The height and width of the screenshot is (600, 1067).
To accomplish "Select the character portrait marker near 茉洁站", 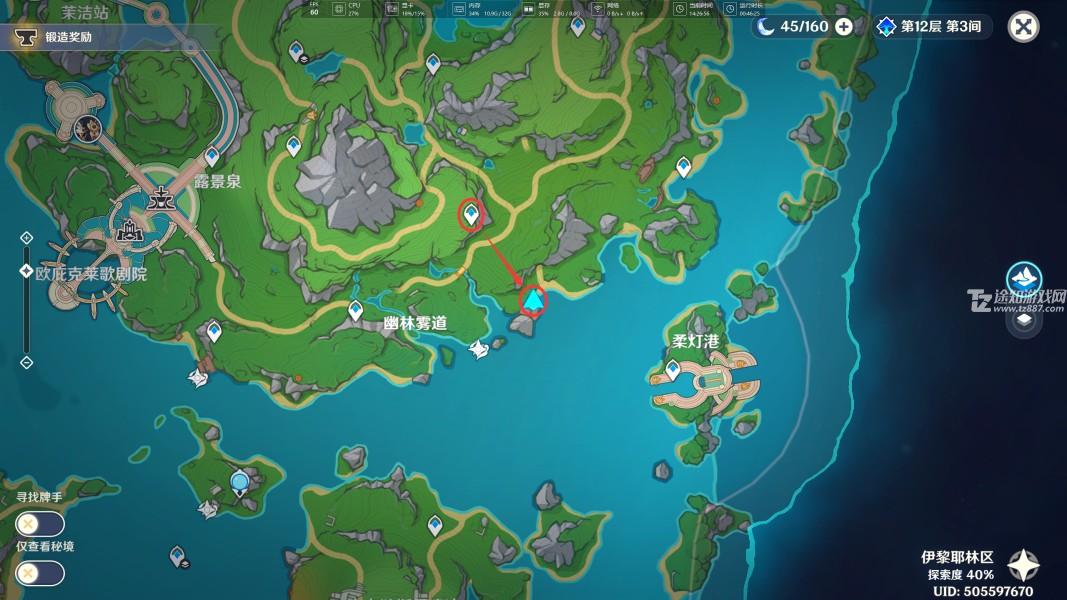I will click(x=87, y=127).
